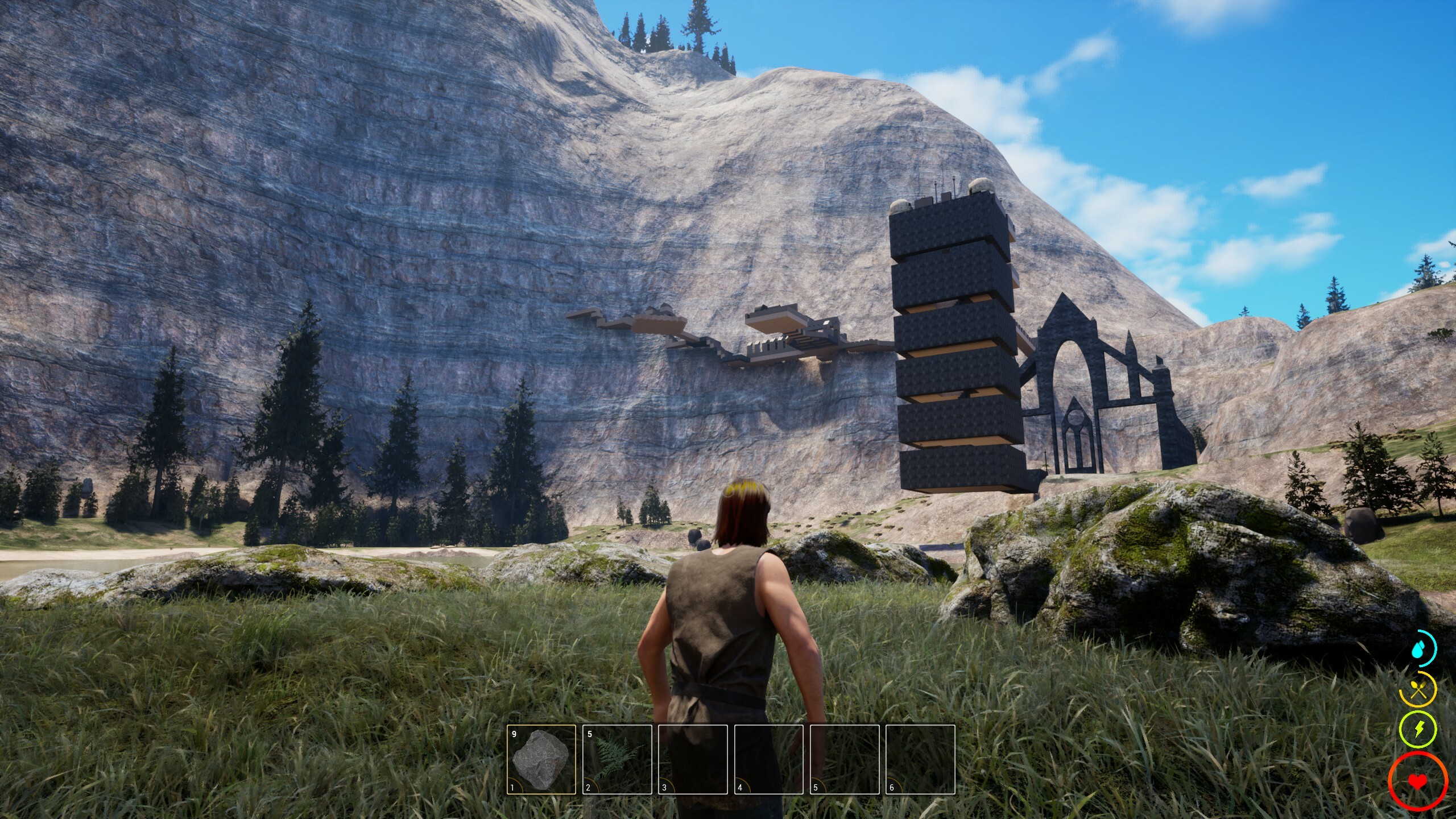Select the stone item in hotbar slot 1
The height and width of the screenshot is (819, 1456).
point(540,759)
